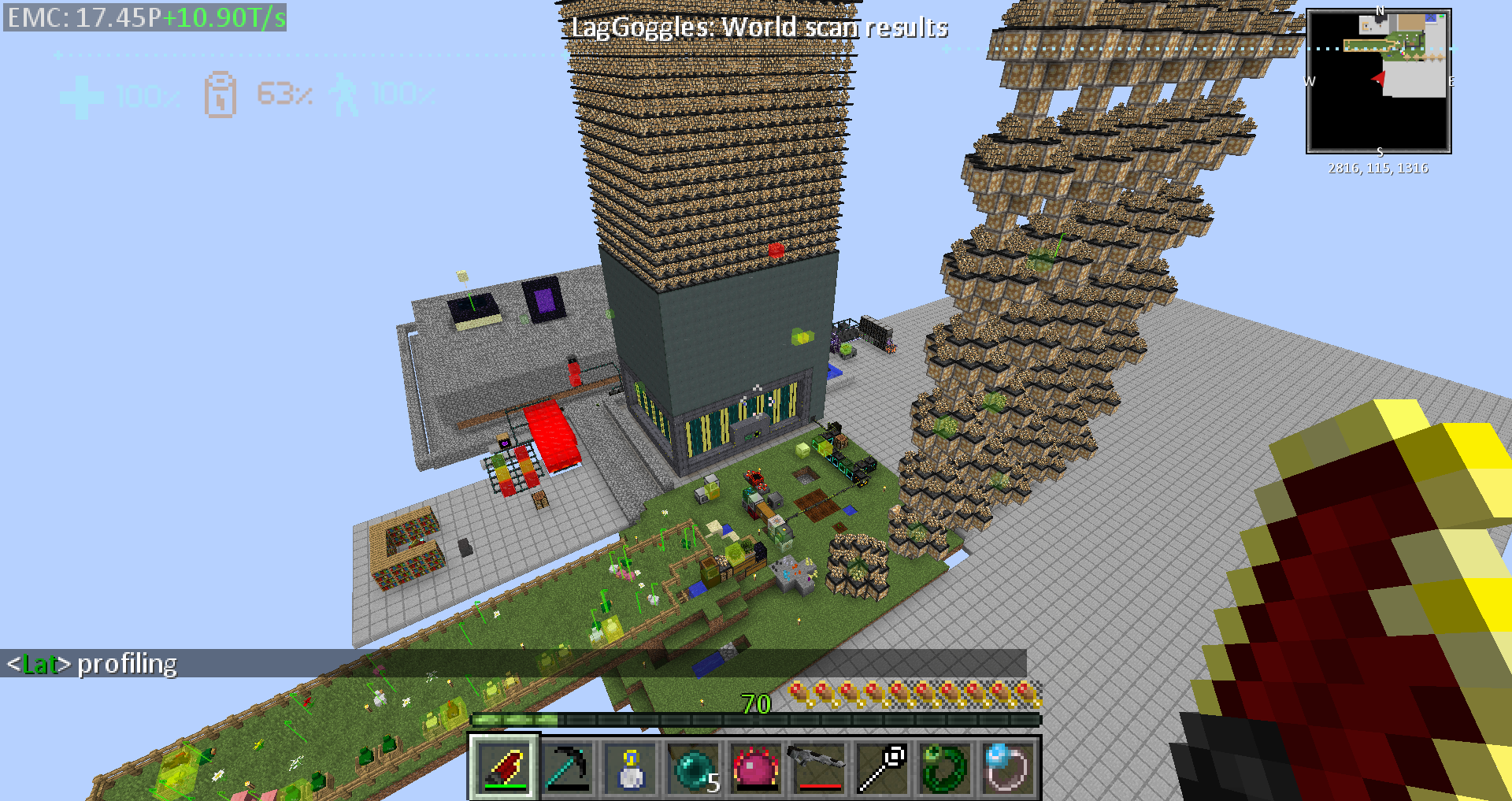Viewport: 1512px width, 801px height.
Task: Pick the flaming pink orb slot
Action: 756,767
